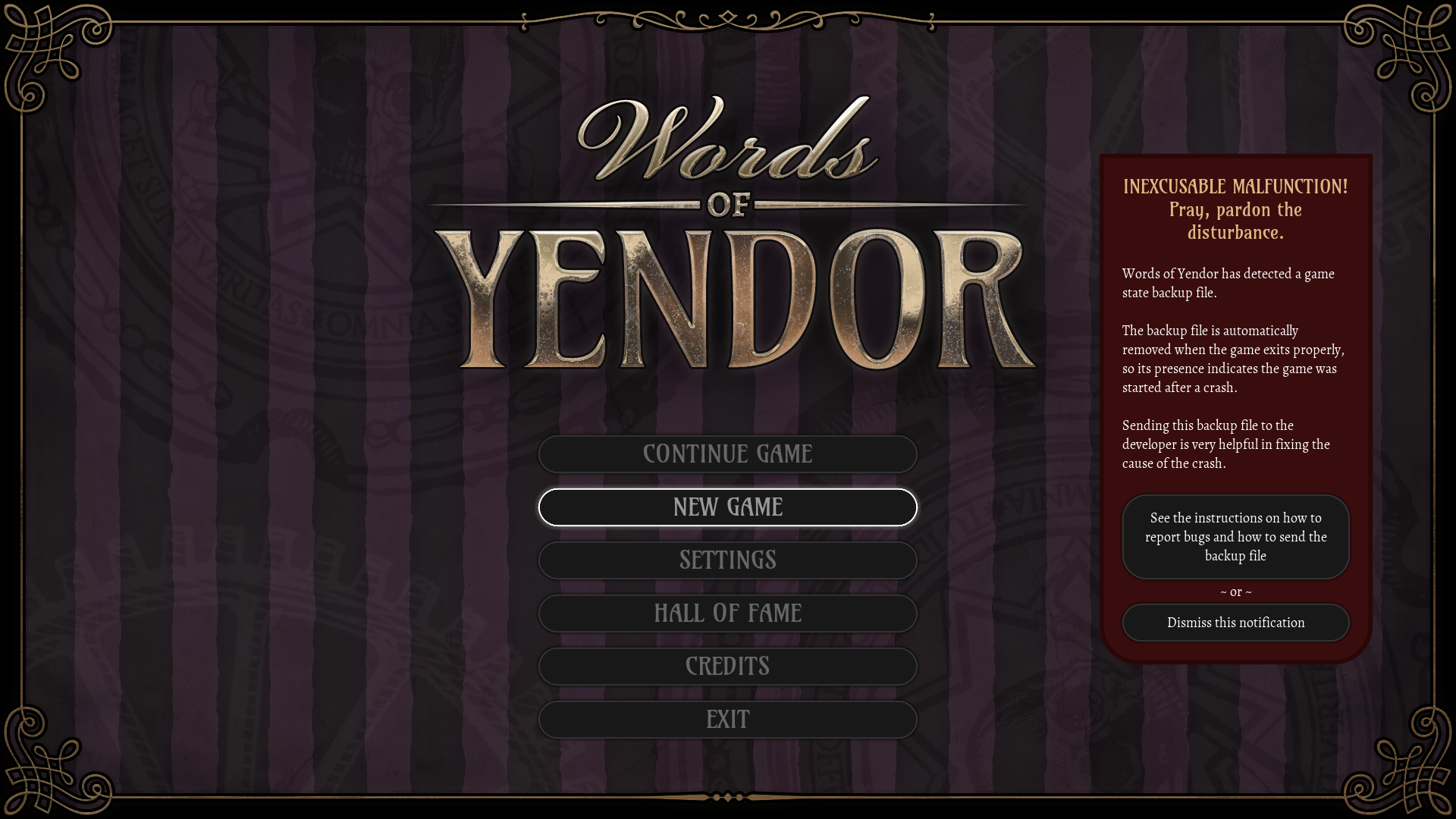
Task: Click the highlighted menu selection outline
Action: tap(727, 507)
